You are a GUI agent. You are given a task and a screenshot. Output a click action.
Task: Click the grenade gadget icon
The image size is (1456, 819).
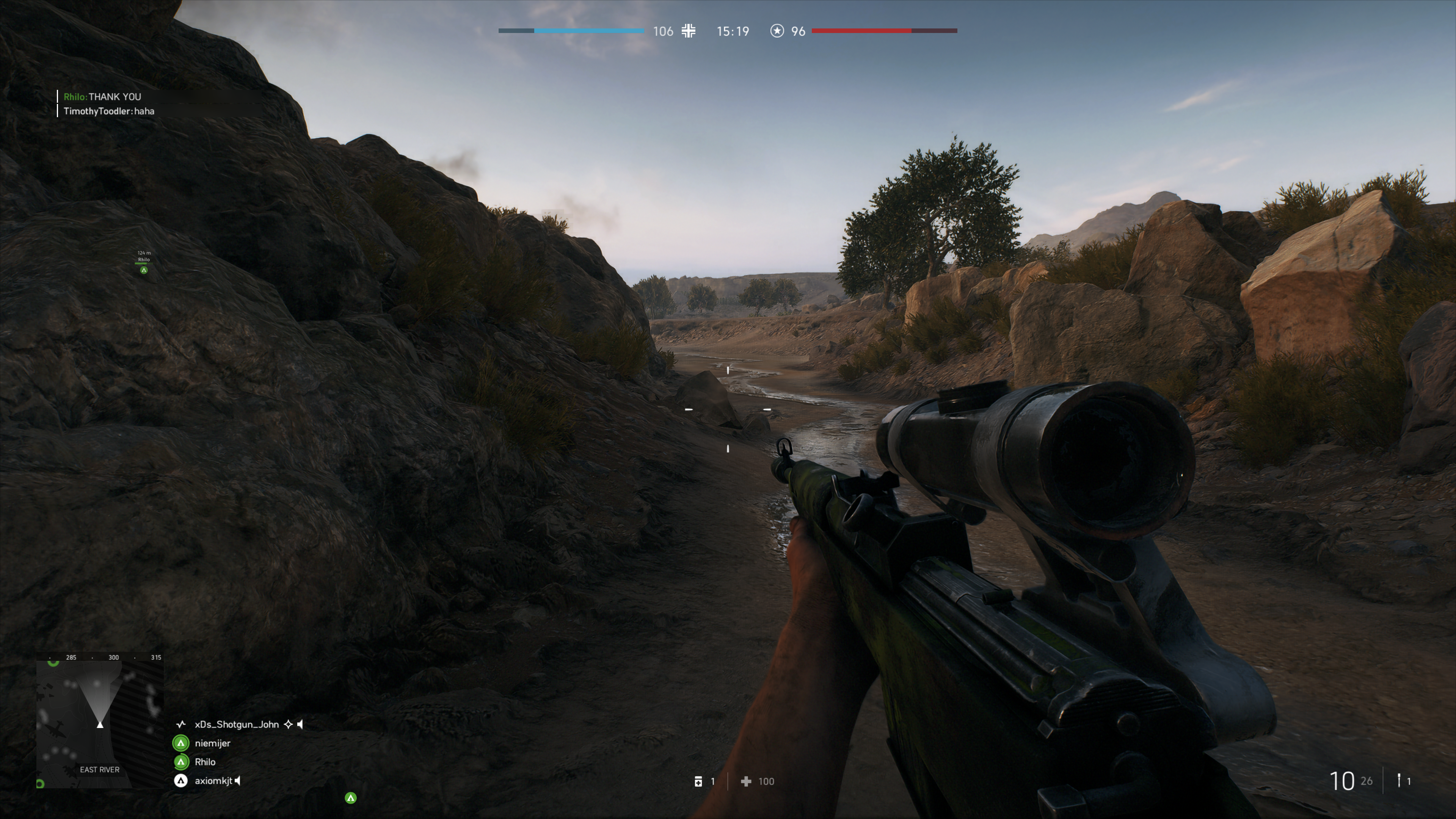point(1399,781)
